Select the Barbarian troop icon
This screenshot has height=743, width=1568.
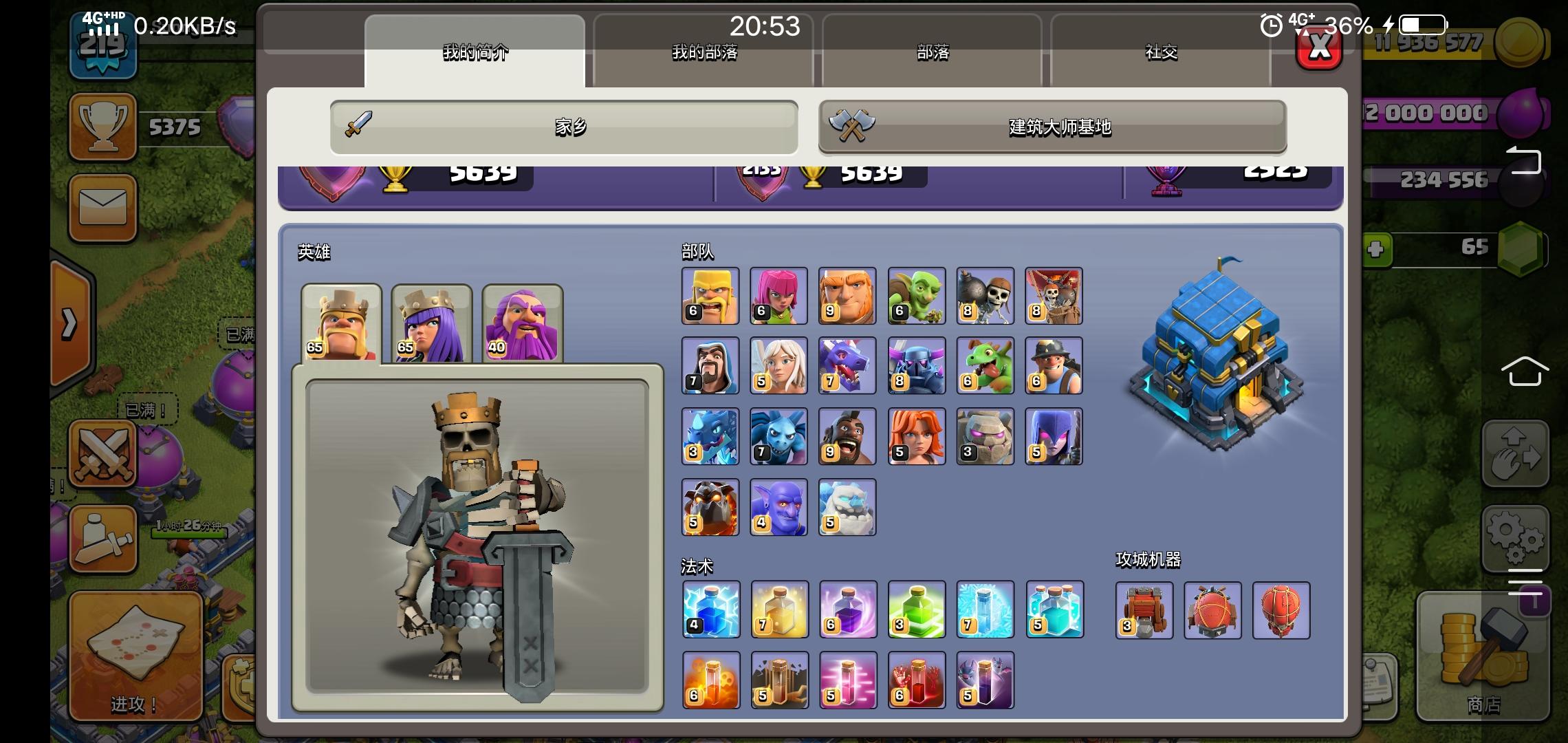[710, 296]
